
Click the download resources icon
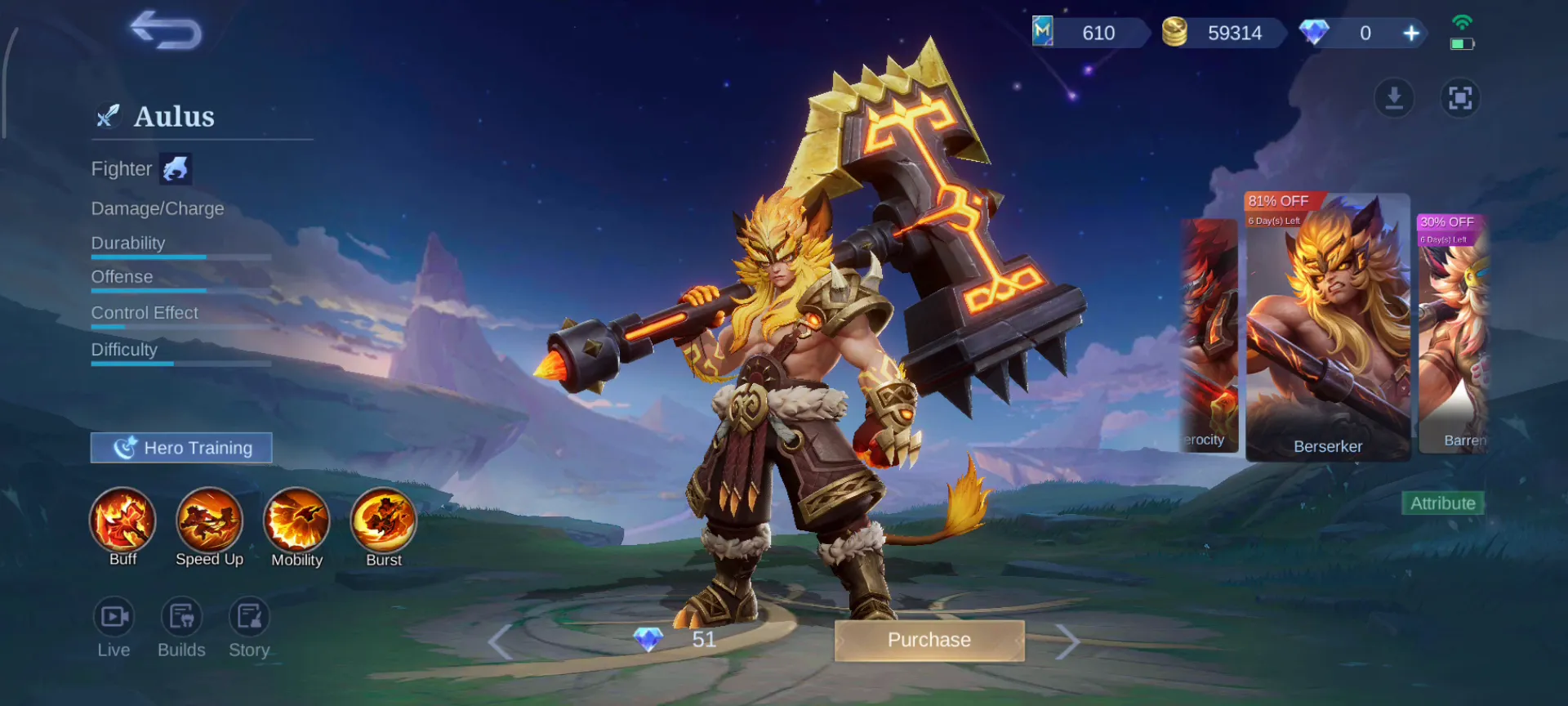pos(1394,98)
